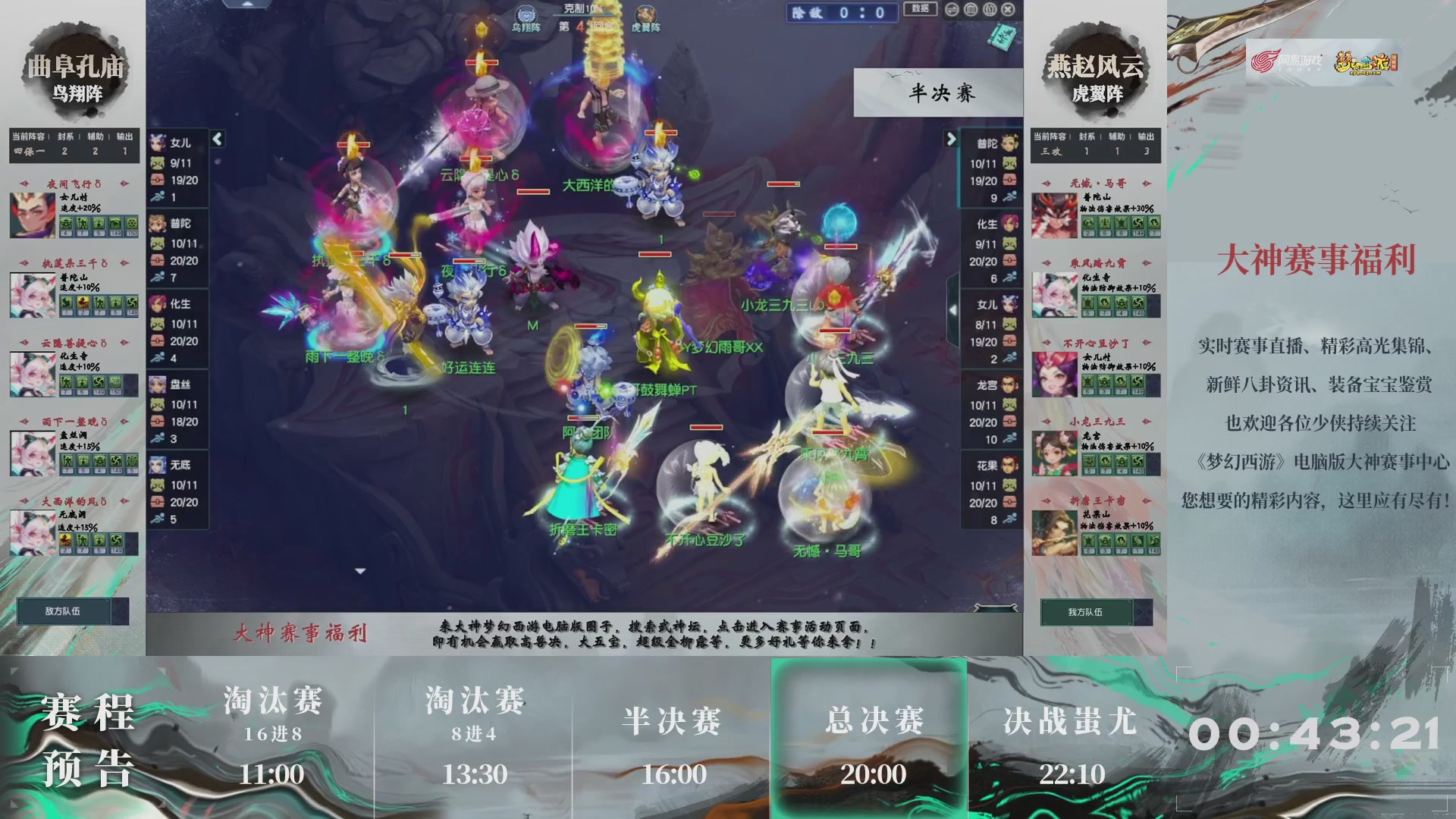
Task: Click 无底's portrait in the left roster
Action: pos(157,466)
